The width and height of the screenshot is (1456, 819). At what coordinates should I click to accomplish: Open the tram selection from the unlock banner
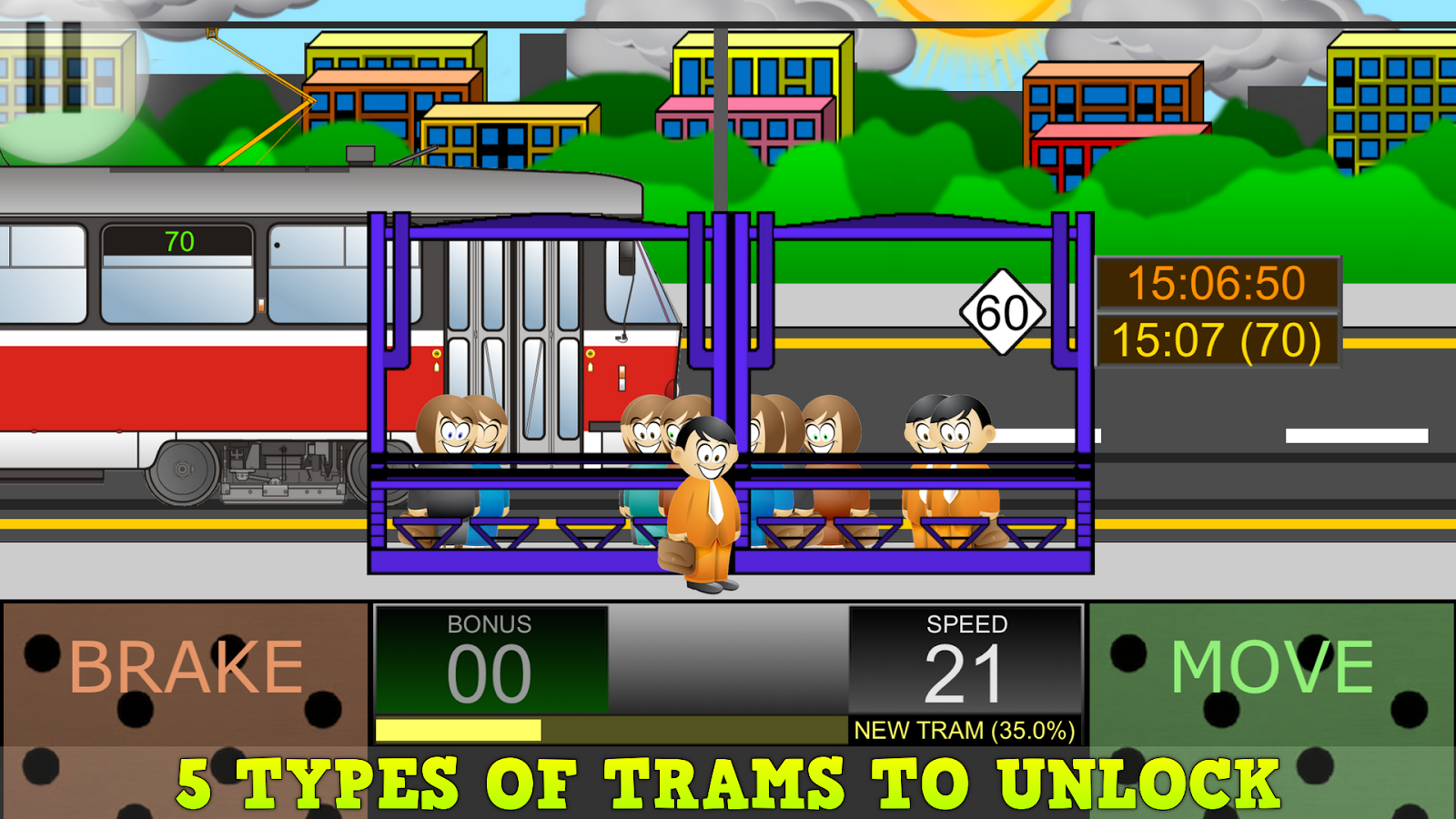point(728,780)
